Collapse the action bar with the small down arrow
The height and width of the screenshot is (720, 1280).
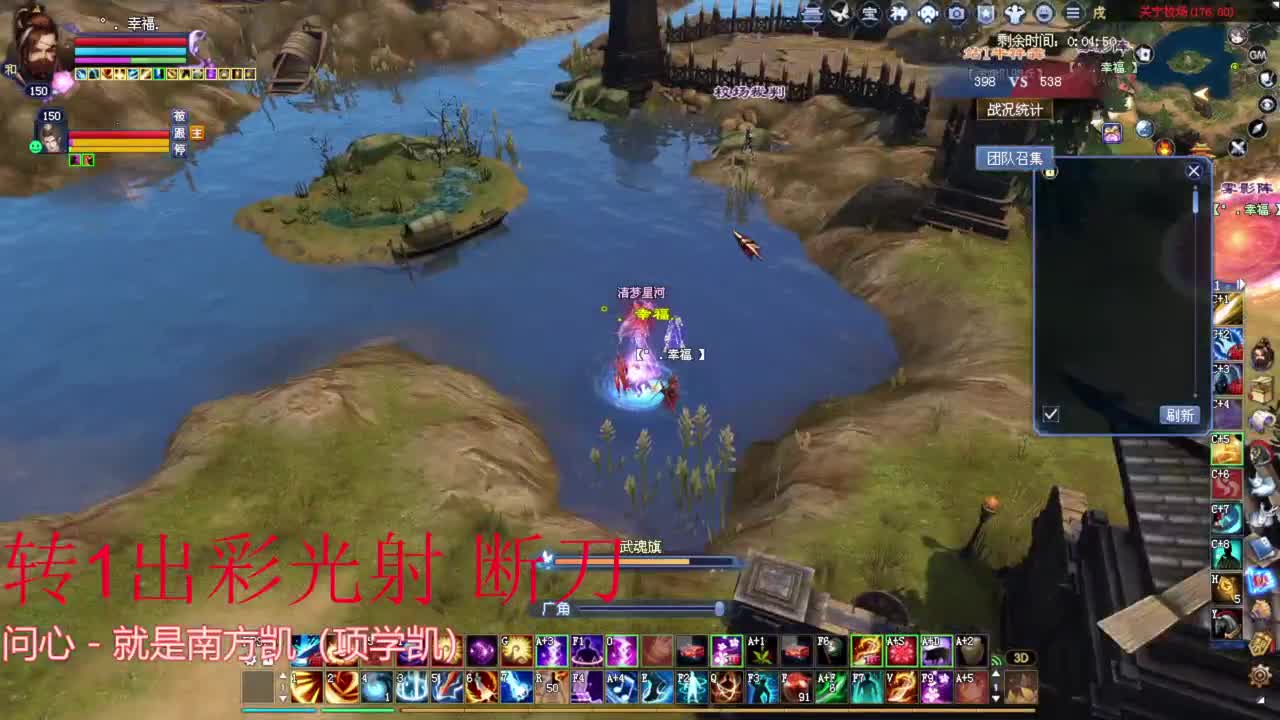[996, 700]
